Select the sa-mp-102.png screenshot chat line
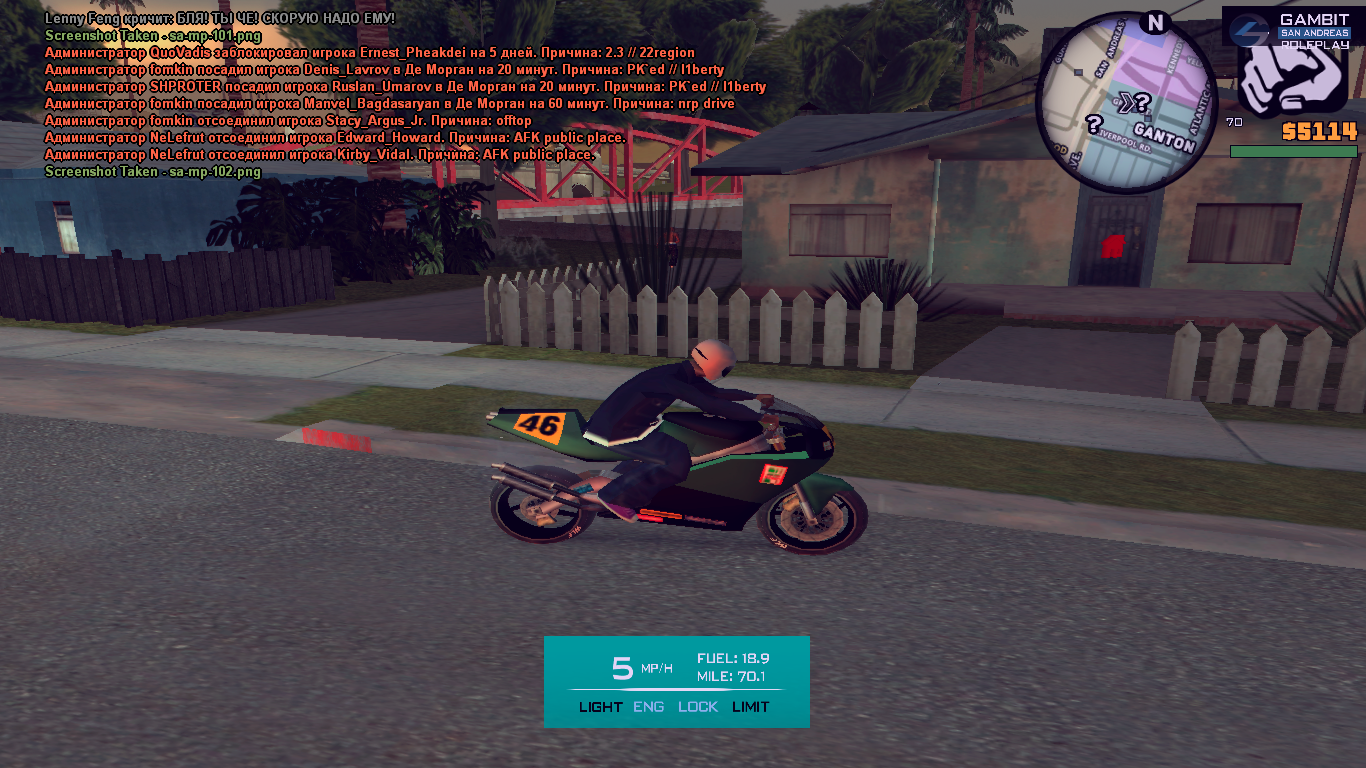 pos(153,172)
